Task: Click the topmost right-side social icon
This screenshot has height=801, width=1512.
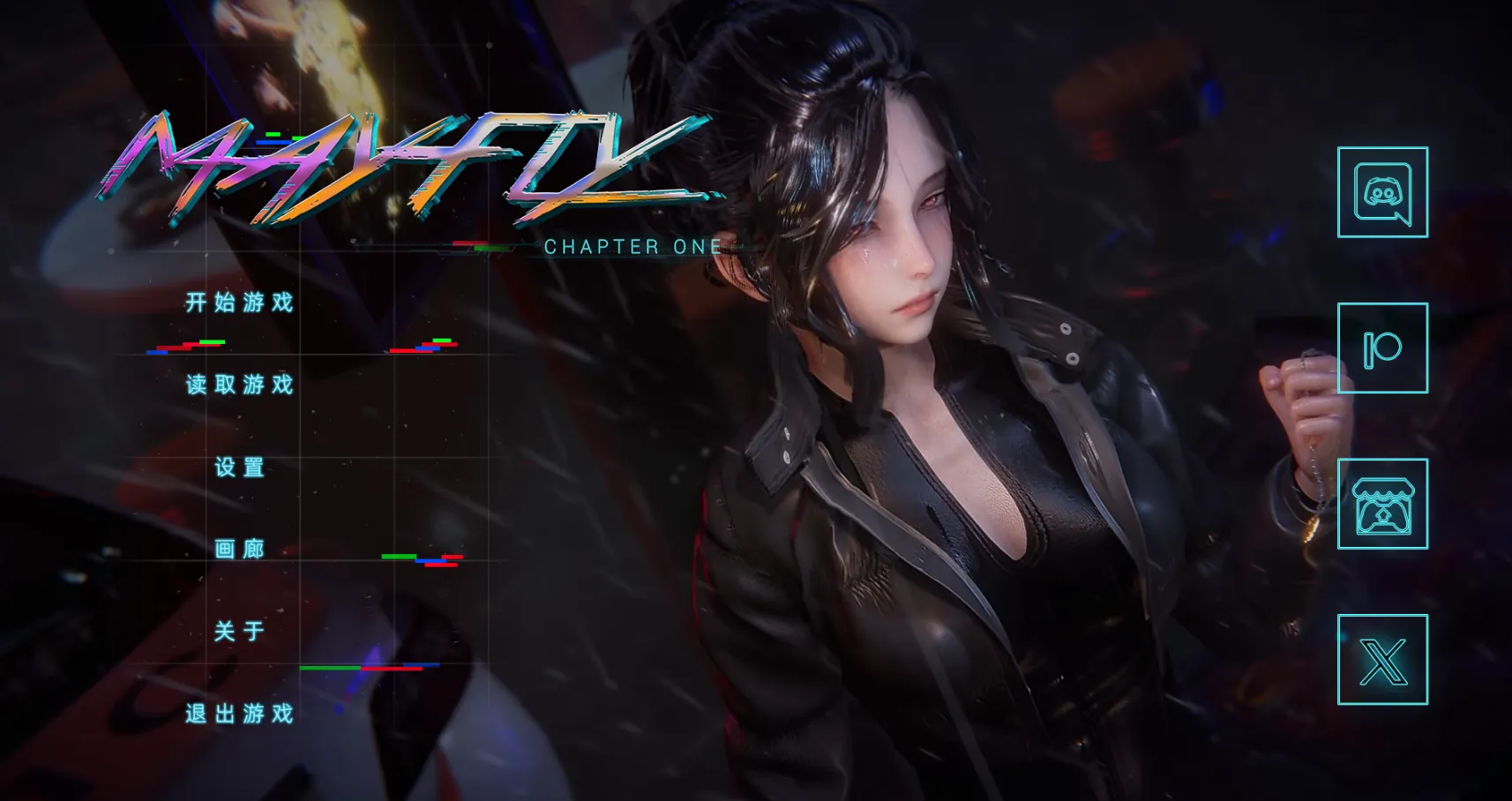Action: click(1381, 193)
